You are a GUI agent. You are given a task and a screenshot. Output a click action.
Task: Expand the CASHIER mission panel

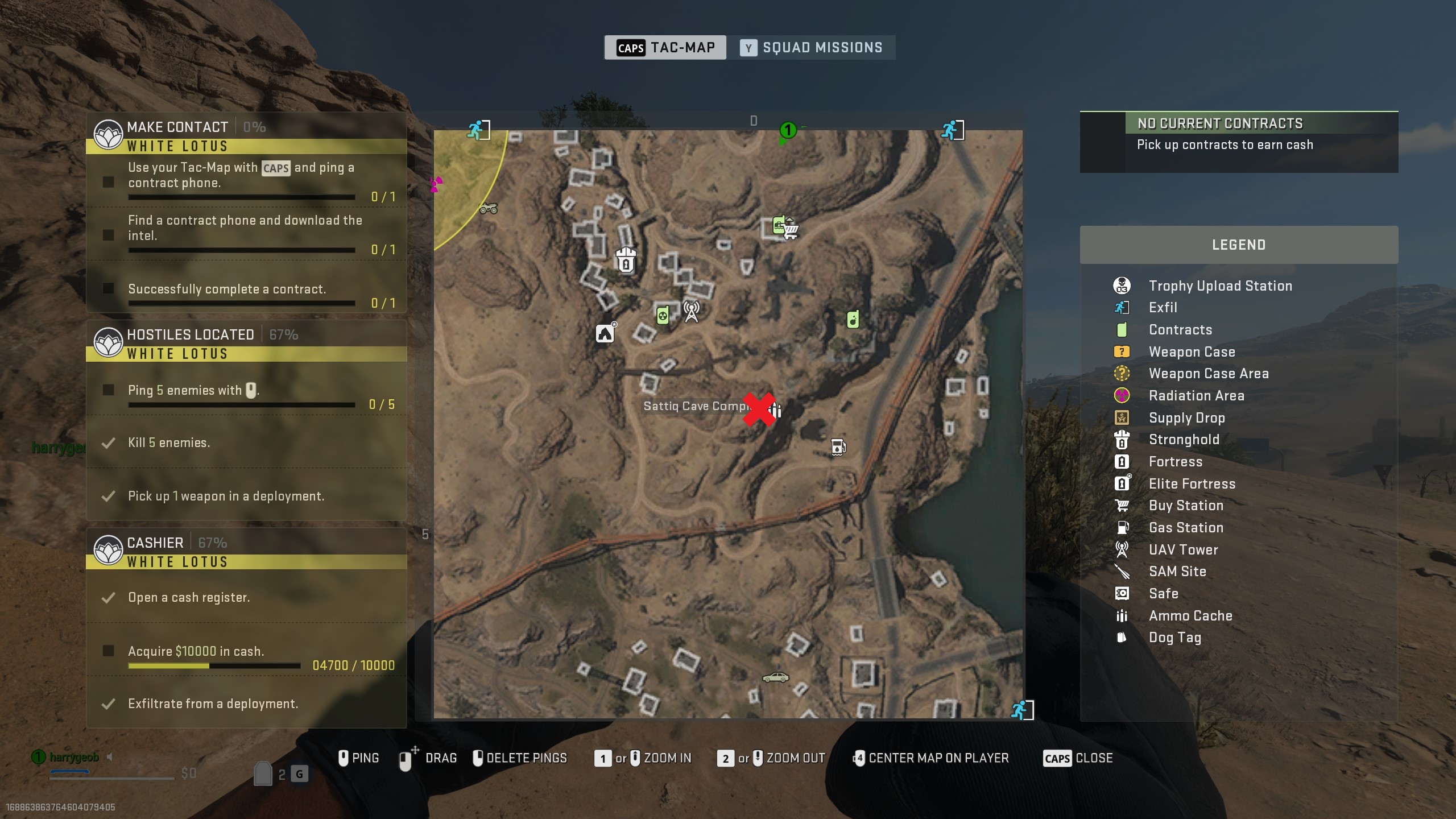pyautogui.click(x=156, y=542)
